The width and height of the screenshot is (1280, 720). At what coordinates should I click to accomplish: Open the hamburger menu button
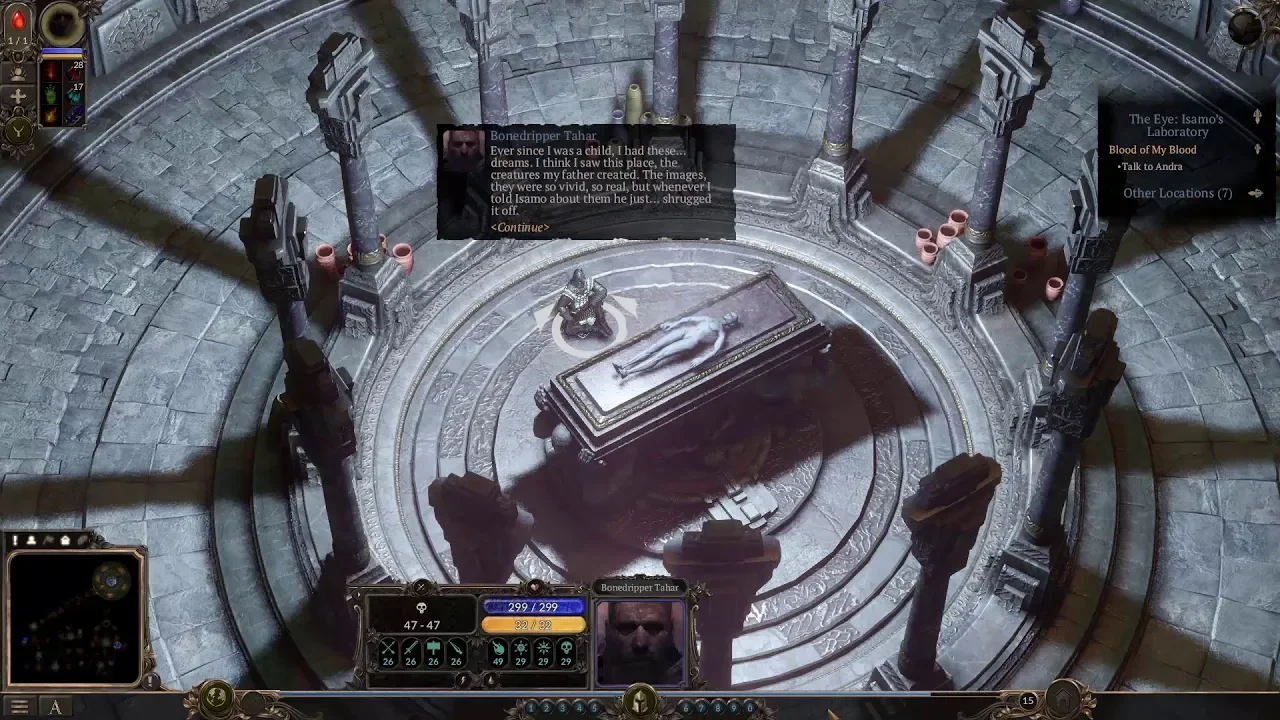pyautogui.click(x=18, y=707)
